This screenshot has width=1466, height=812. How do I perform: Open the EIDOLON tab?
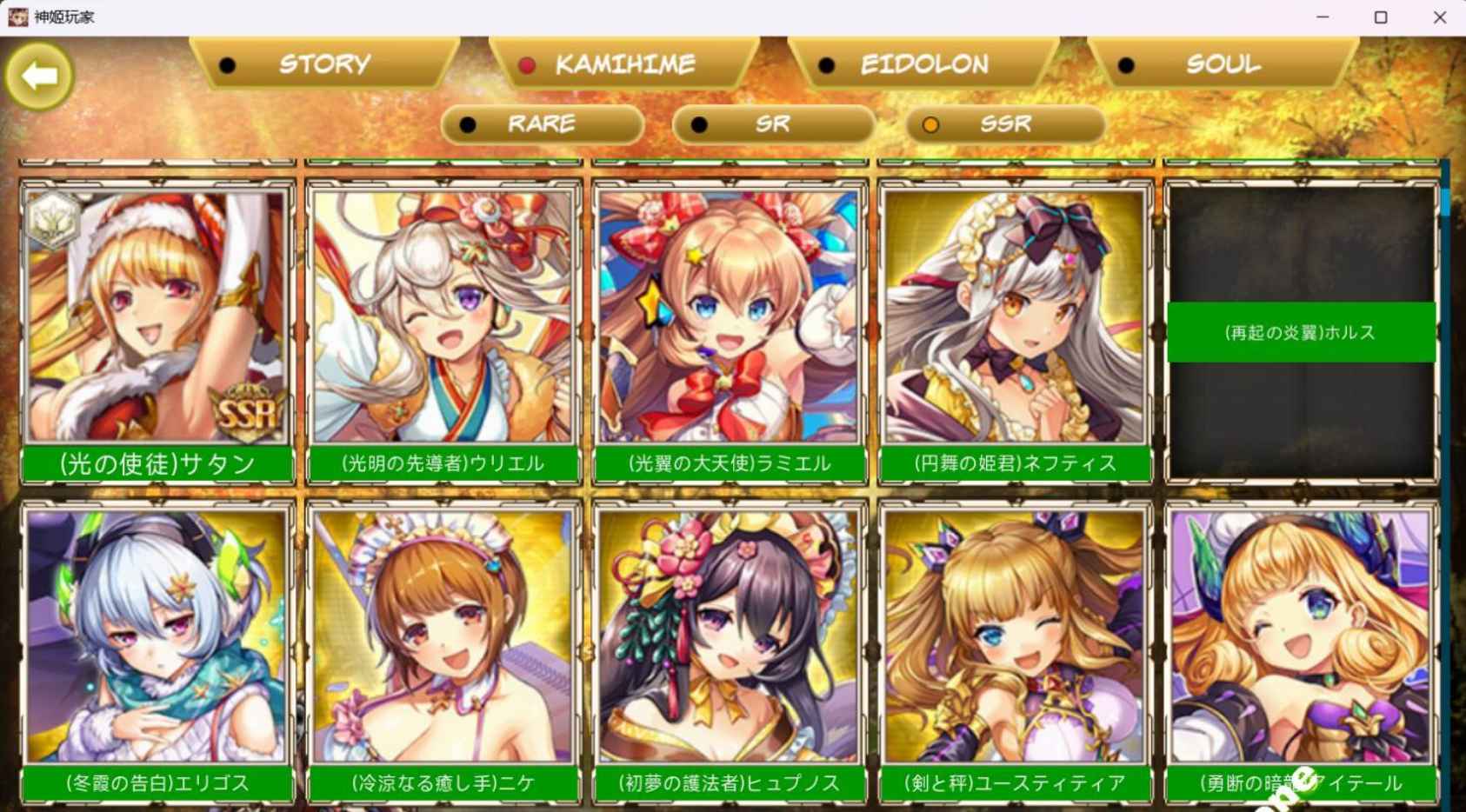924,63
